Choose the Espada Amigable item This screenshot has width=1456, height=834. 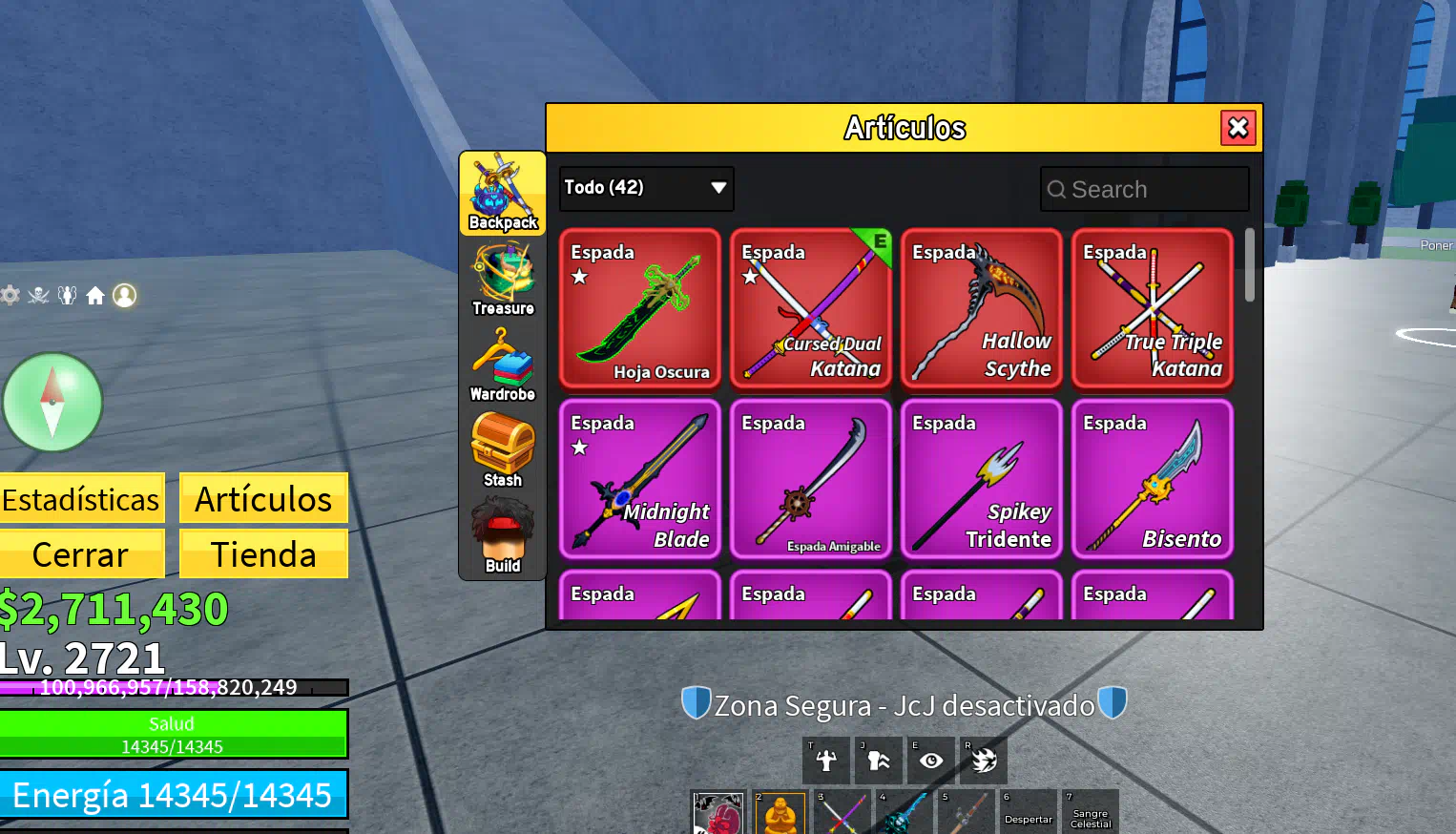(x=811, y=479)
